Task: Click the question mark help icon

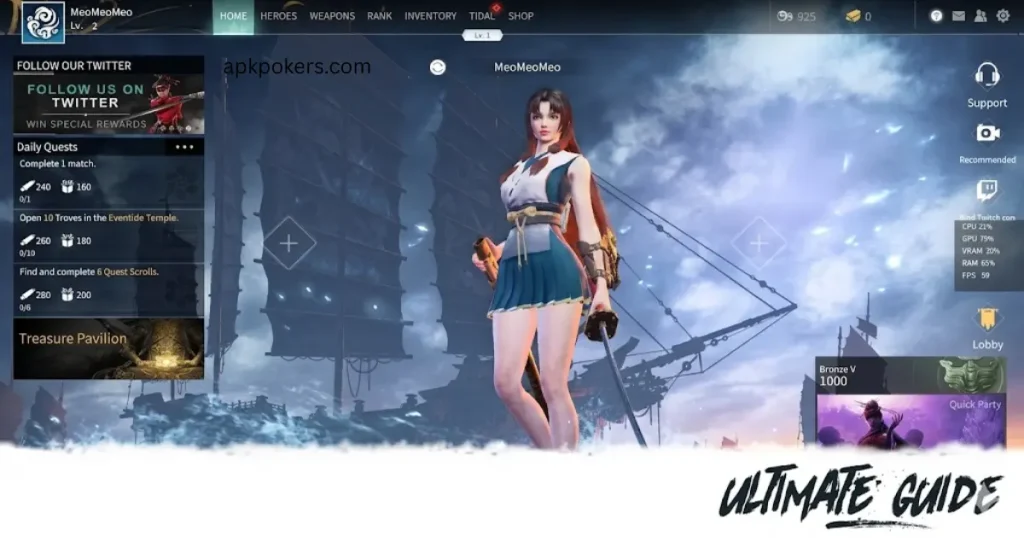Action: click(937, 16)
